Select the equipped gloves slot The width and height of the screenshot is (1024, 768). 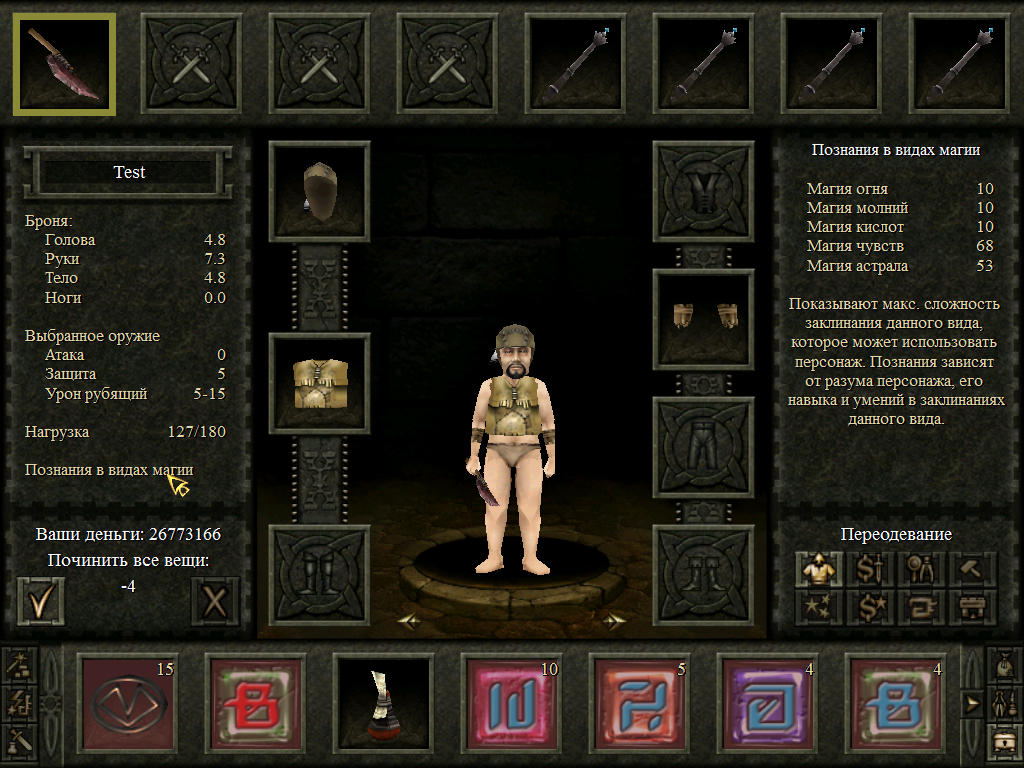703,319
